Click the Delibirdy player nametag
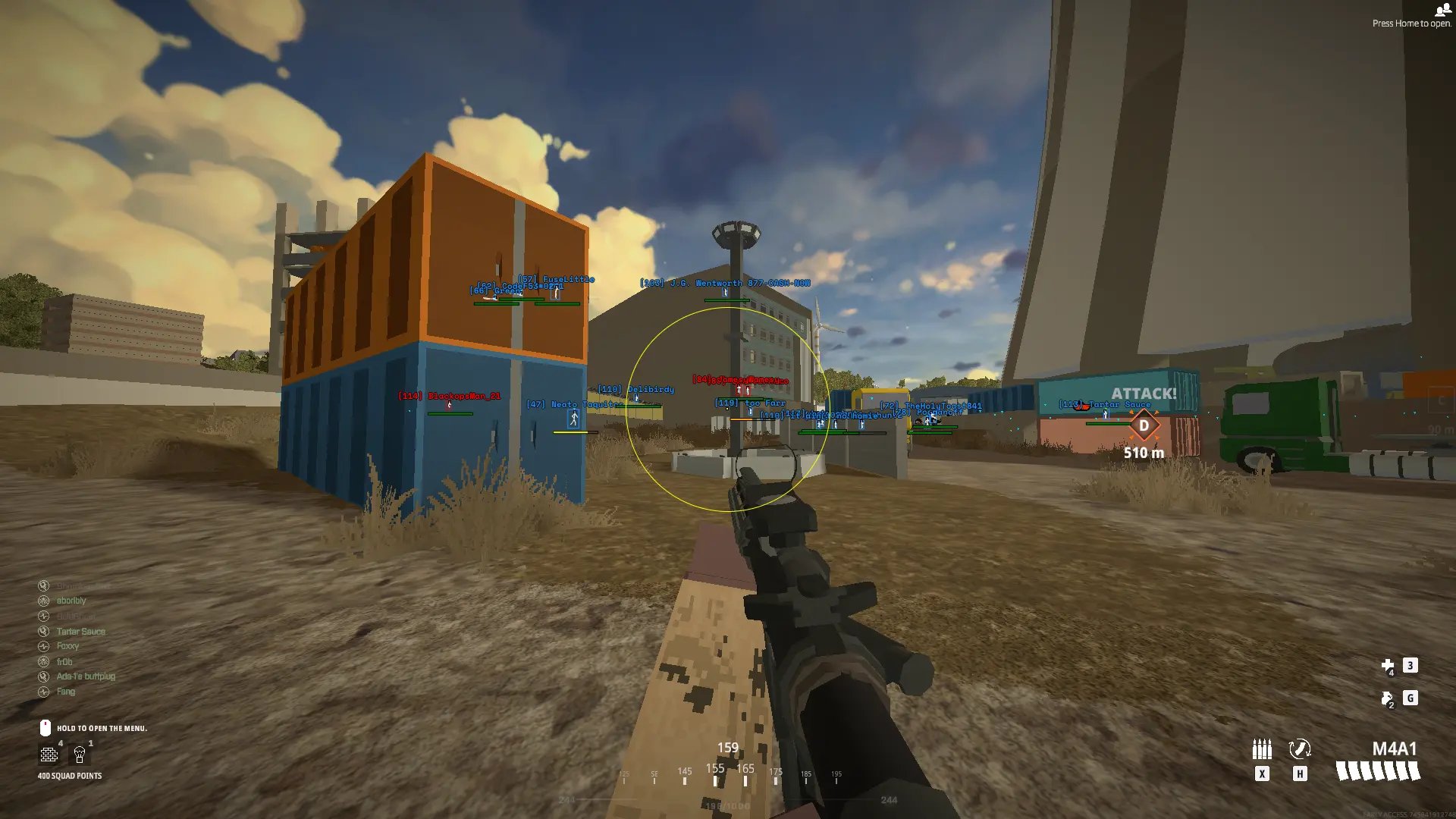This screenshot has height=819, width=1456. (x=637, y=389)
